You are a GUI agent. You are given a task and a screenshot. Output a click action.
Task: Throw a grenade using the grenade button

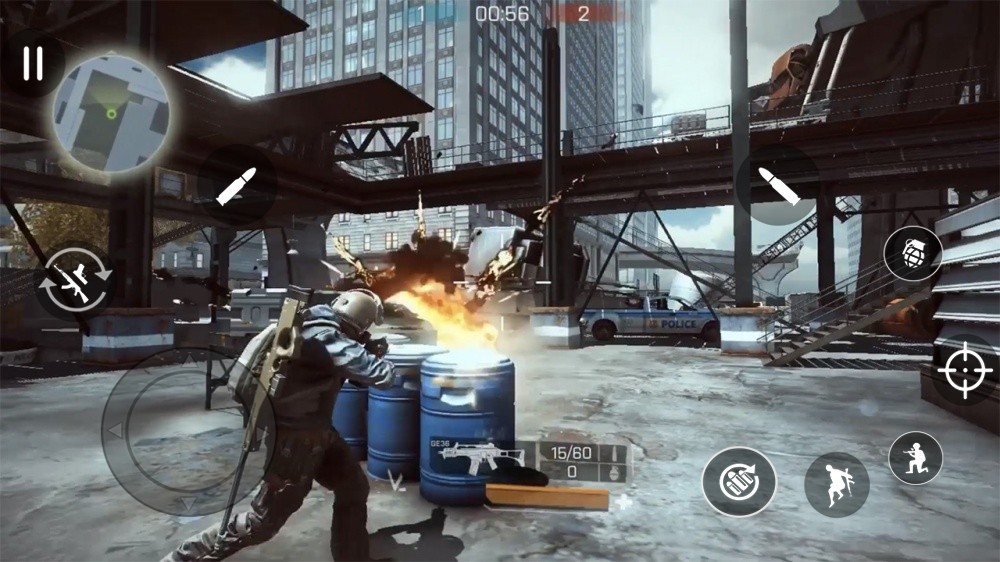click(912, 253)
